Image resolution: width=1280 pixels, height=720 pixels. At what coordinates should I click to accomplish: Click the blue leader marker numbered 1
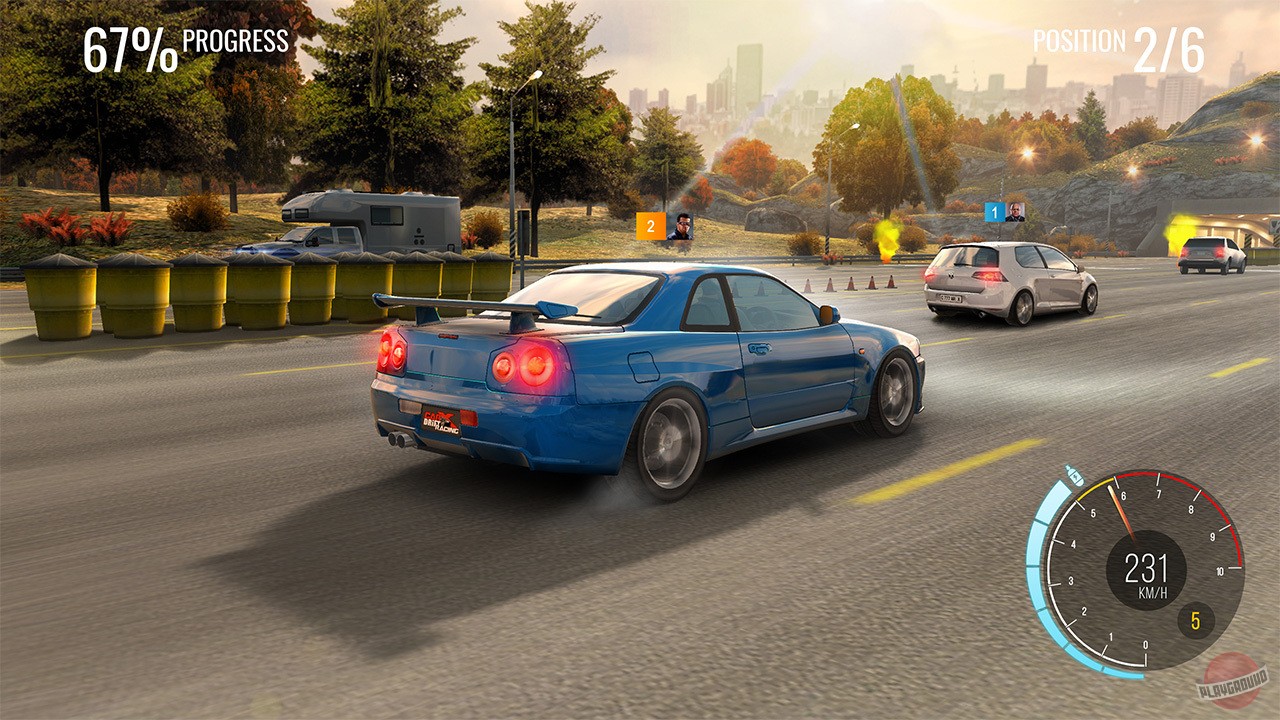click(x=993, y=210)
